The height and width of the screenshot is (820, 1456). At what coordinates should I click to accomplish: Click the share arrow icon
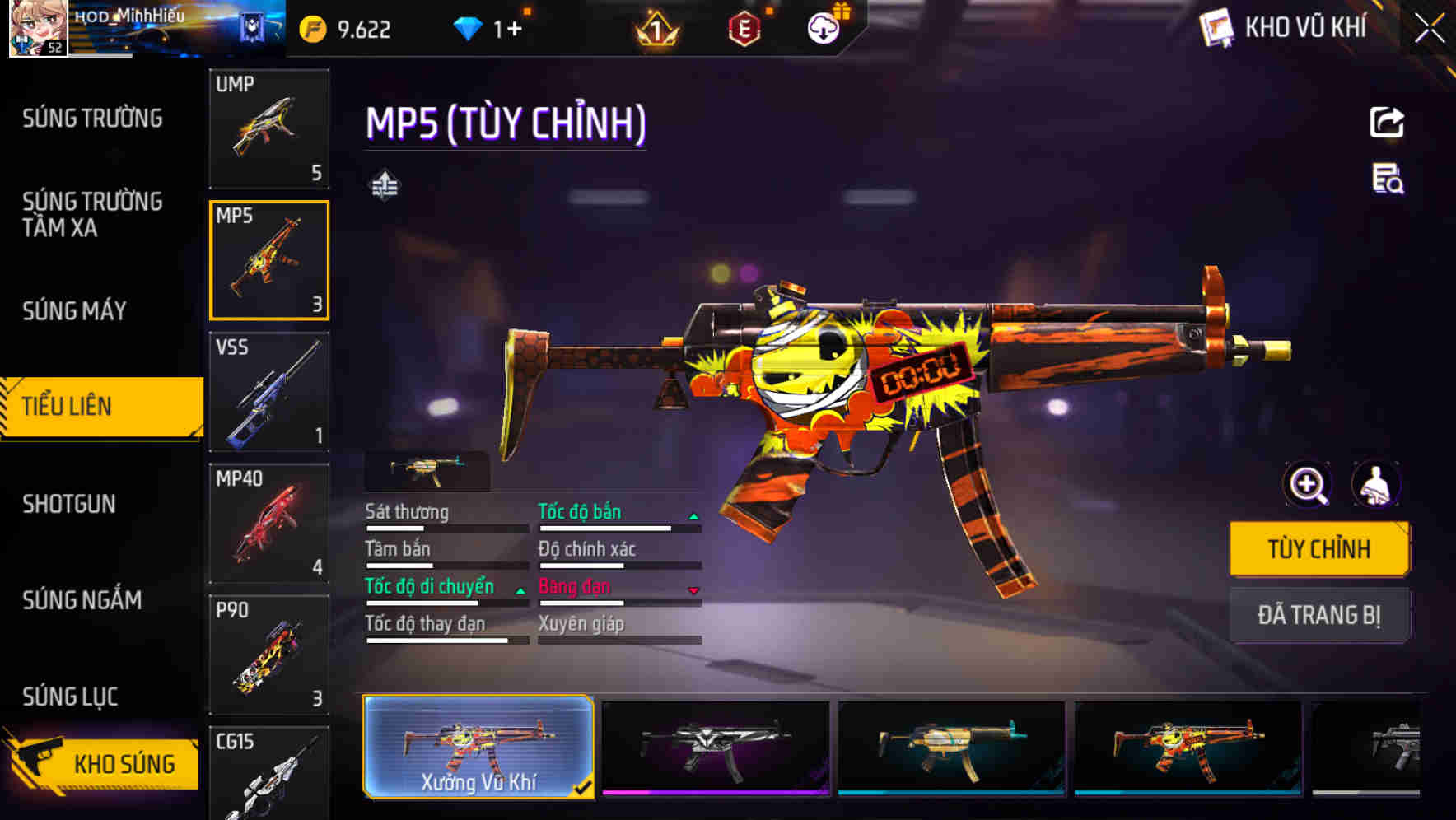(x=1387, y=123)
